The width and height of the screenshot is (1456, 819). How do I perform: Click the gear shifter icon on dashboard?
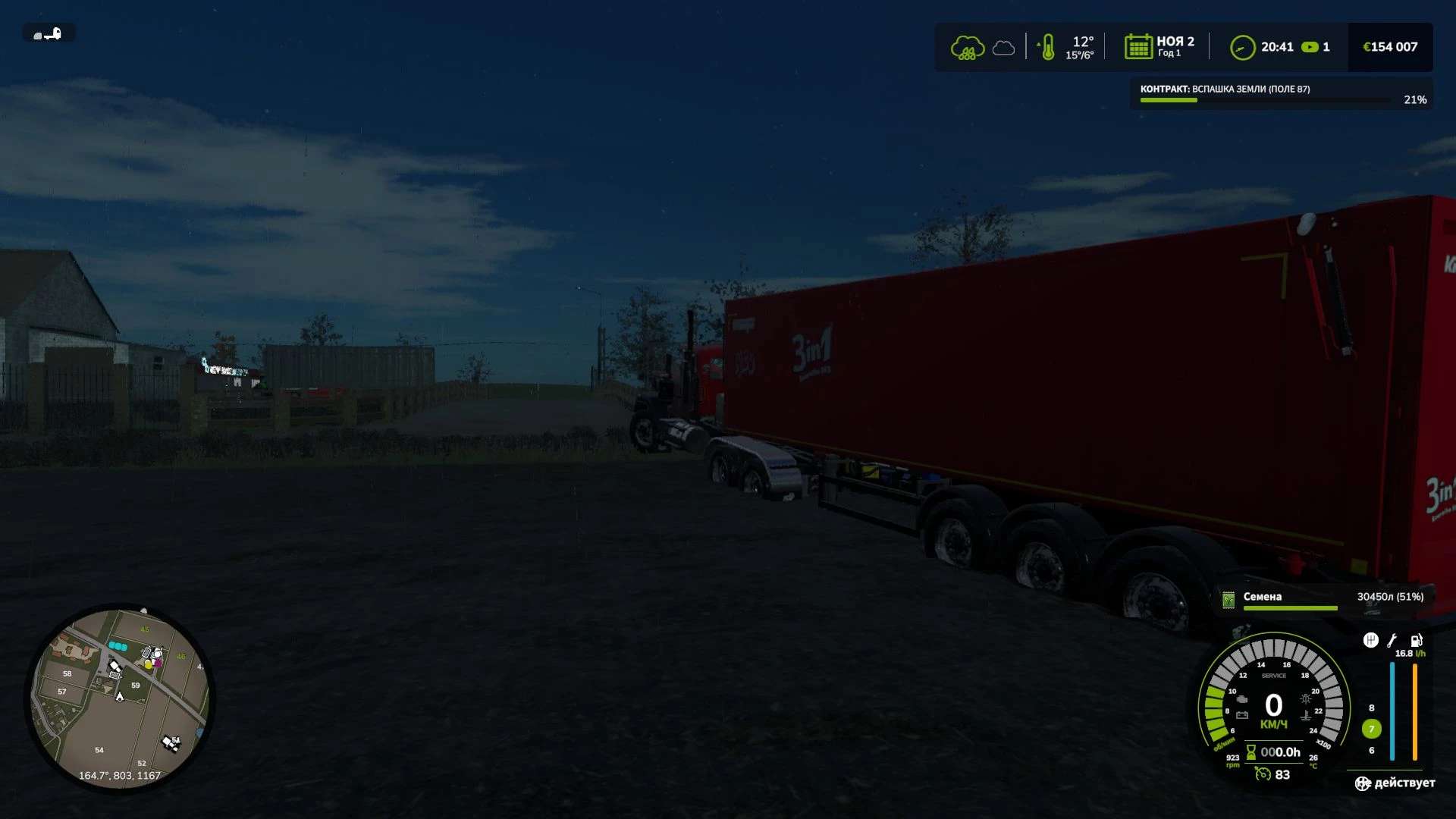(1370, 642)
